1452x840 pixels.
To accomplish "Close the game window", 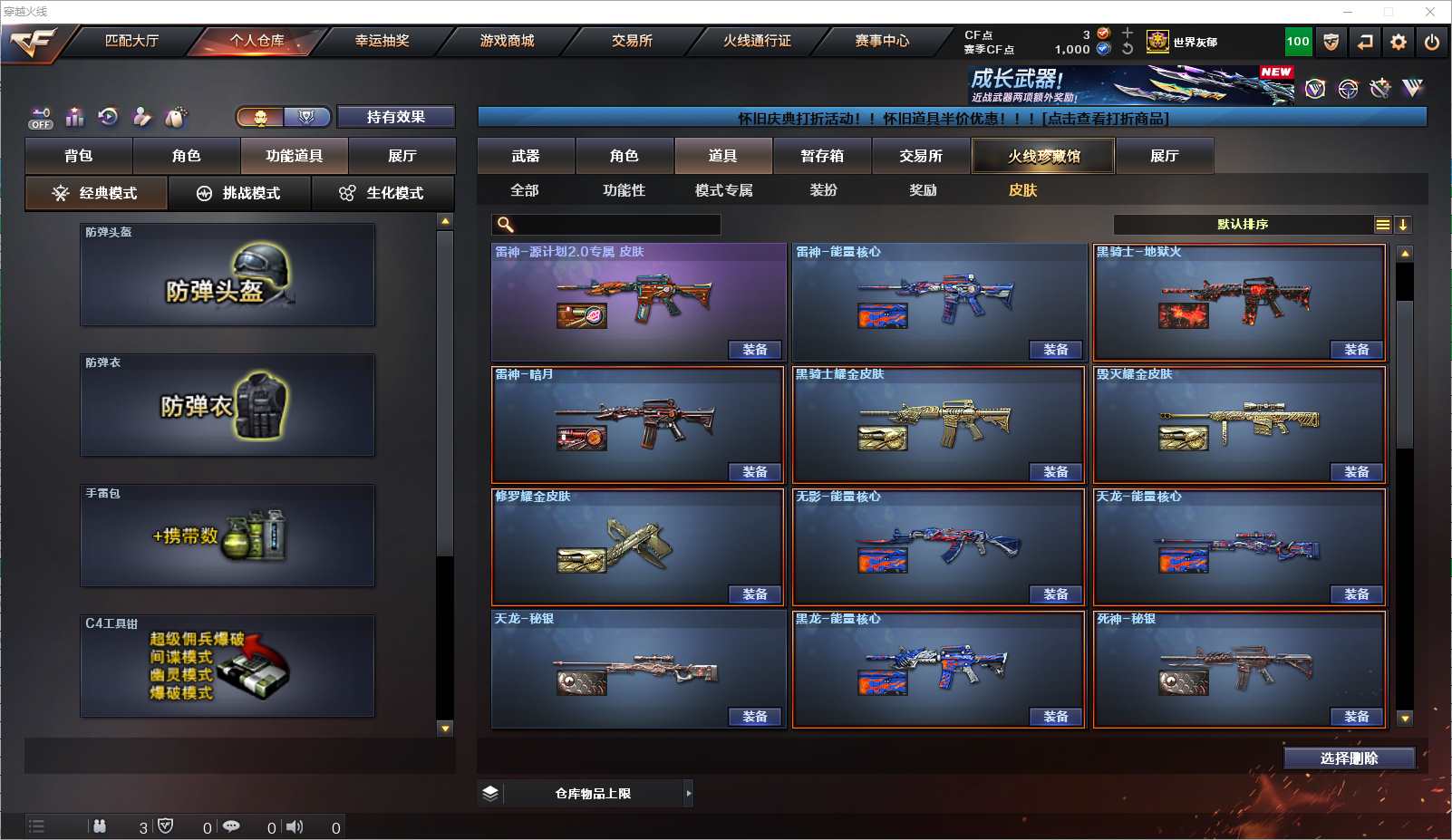I will tap(1430, 12).
